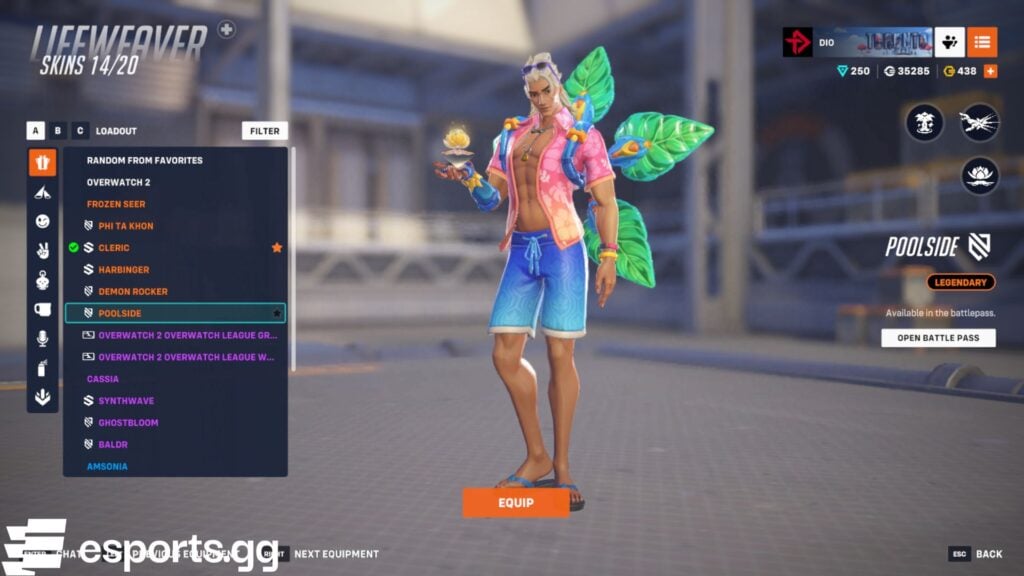Open the emotes smiley face category
Image resolution: width=1024 pixels, height=576 pixels.
point(42,221)
